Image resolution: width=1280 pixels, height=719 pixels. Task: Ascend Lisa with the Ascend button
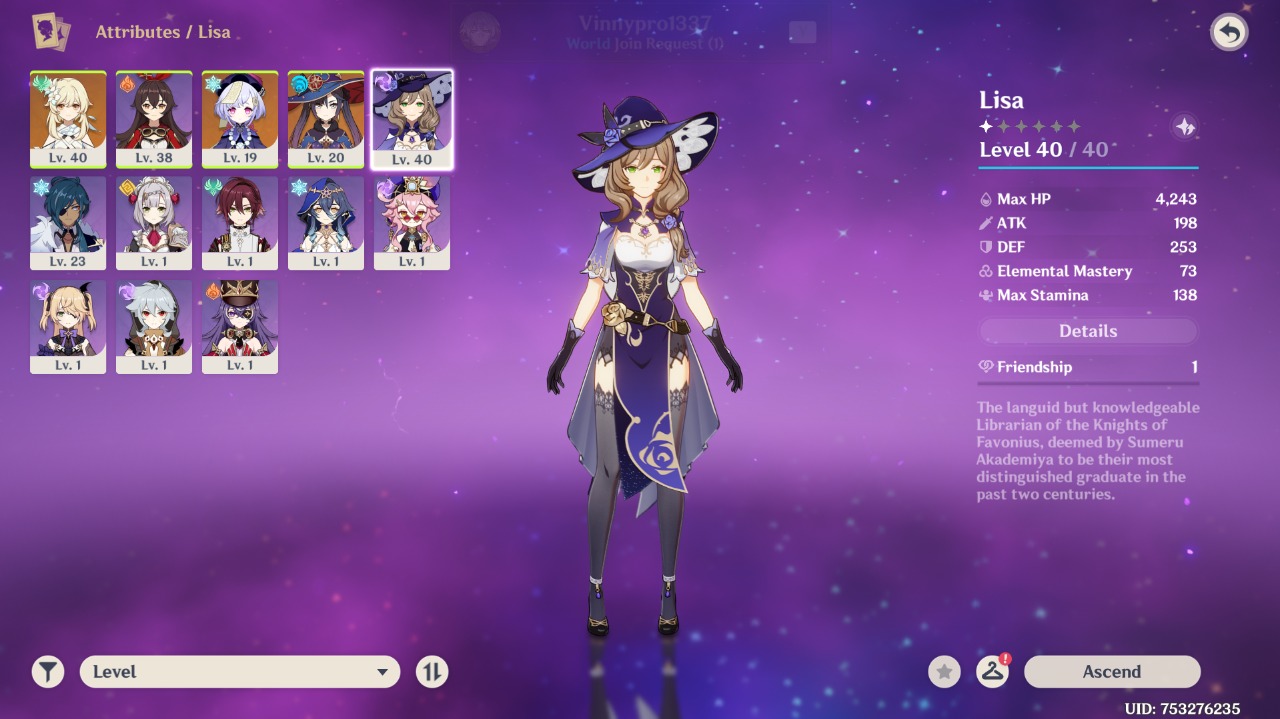(x=1111, y=672)
